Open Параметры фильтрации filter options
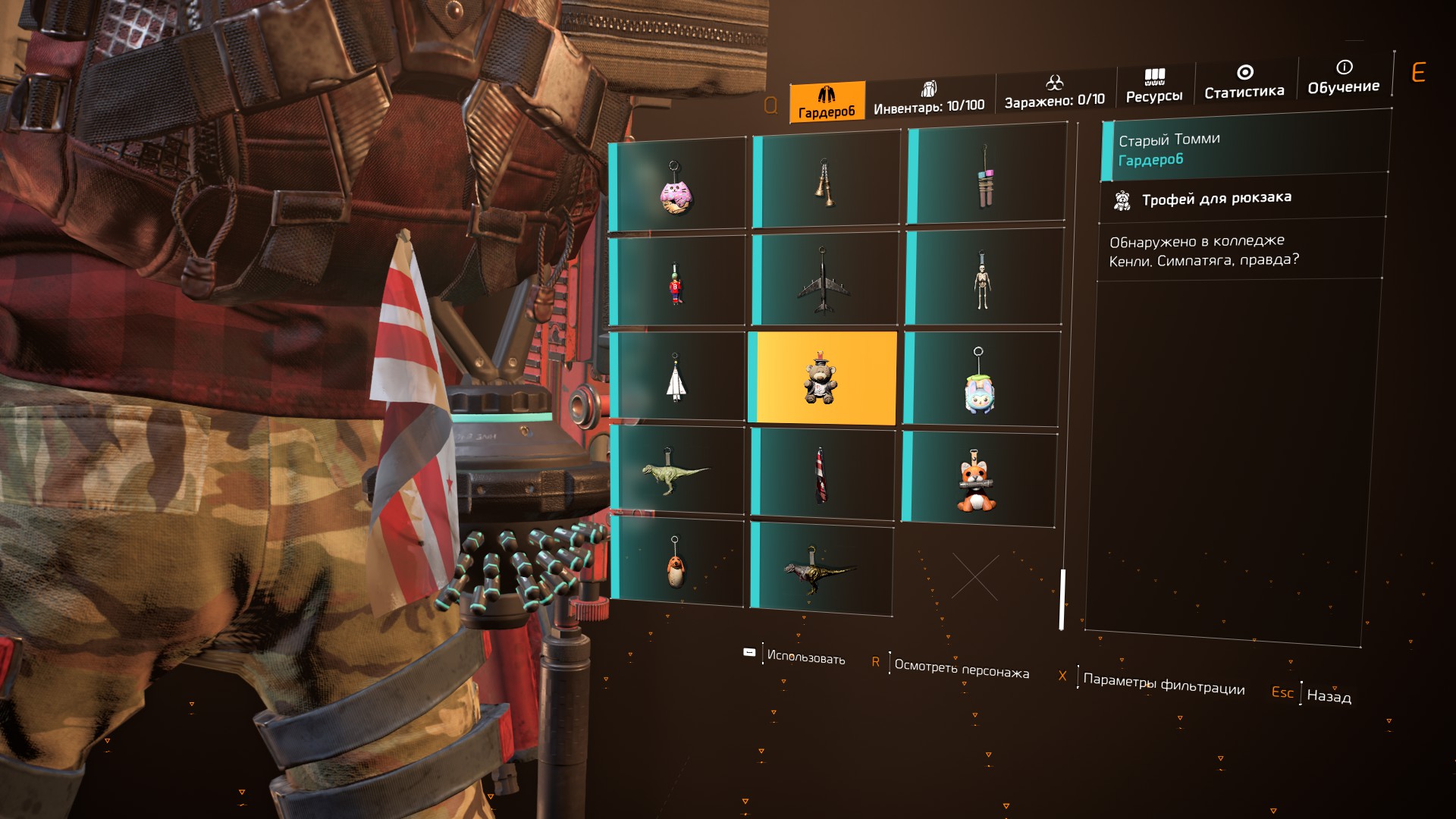Viewport: 1456px width, 819px height. tap(1163, 684)
